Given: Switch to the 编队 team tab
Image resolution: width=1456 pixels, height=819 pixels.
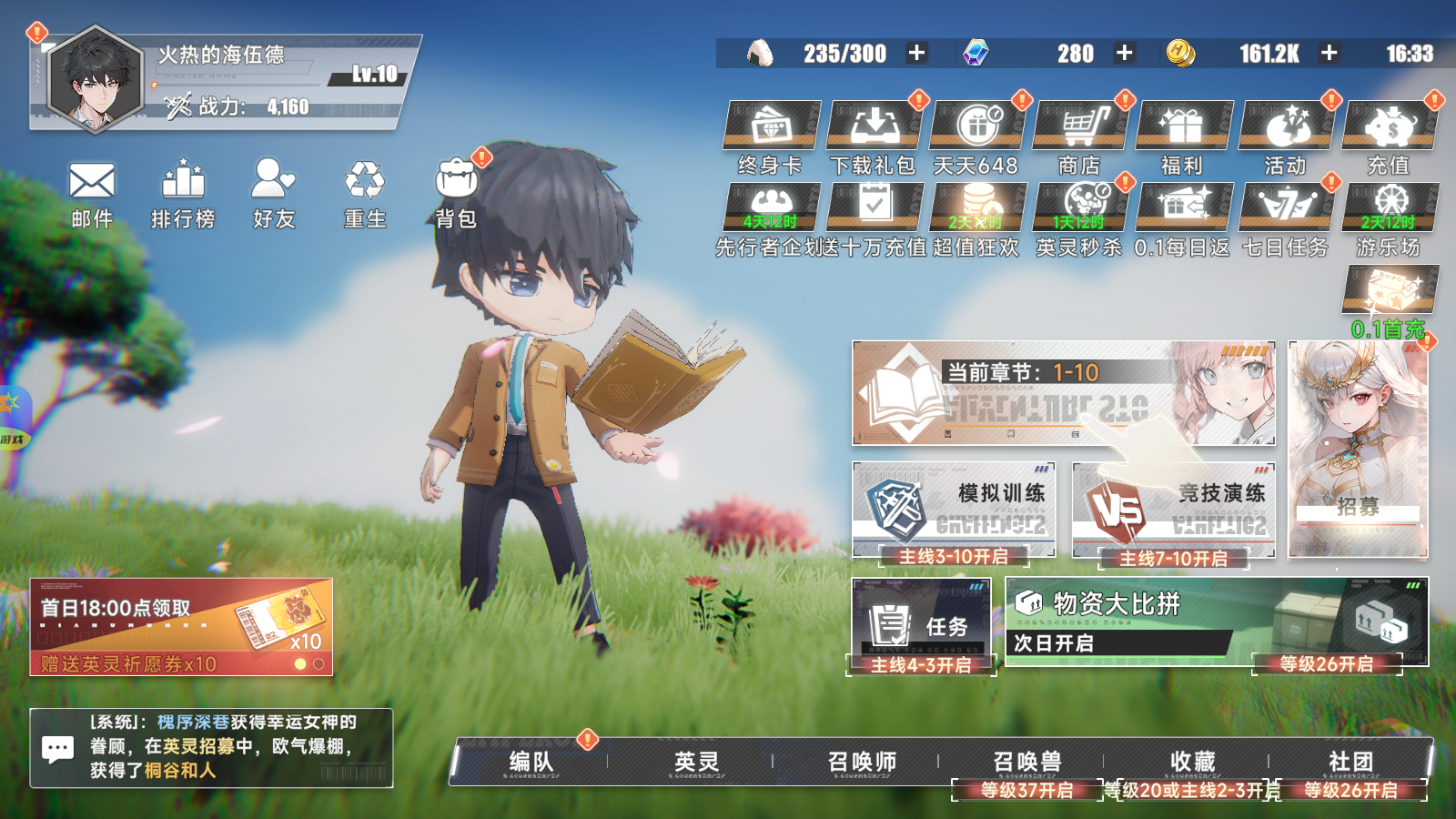Looking at the screenshot, I should click(531, 762).
